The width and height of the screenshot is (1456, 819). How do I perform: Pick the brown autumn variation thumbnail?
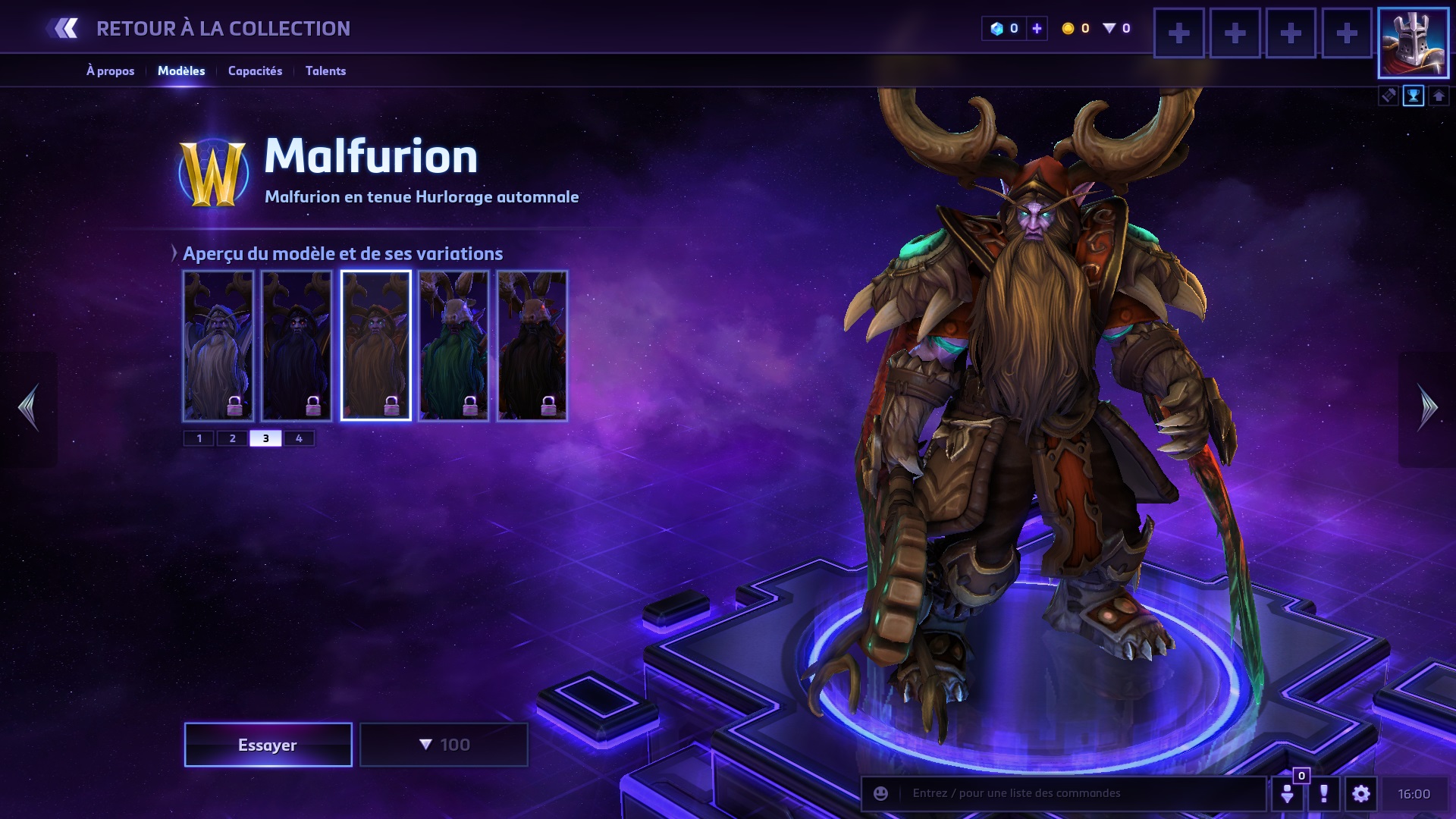pos(375,345)
